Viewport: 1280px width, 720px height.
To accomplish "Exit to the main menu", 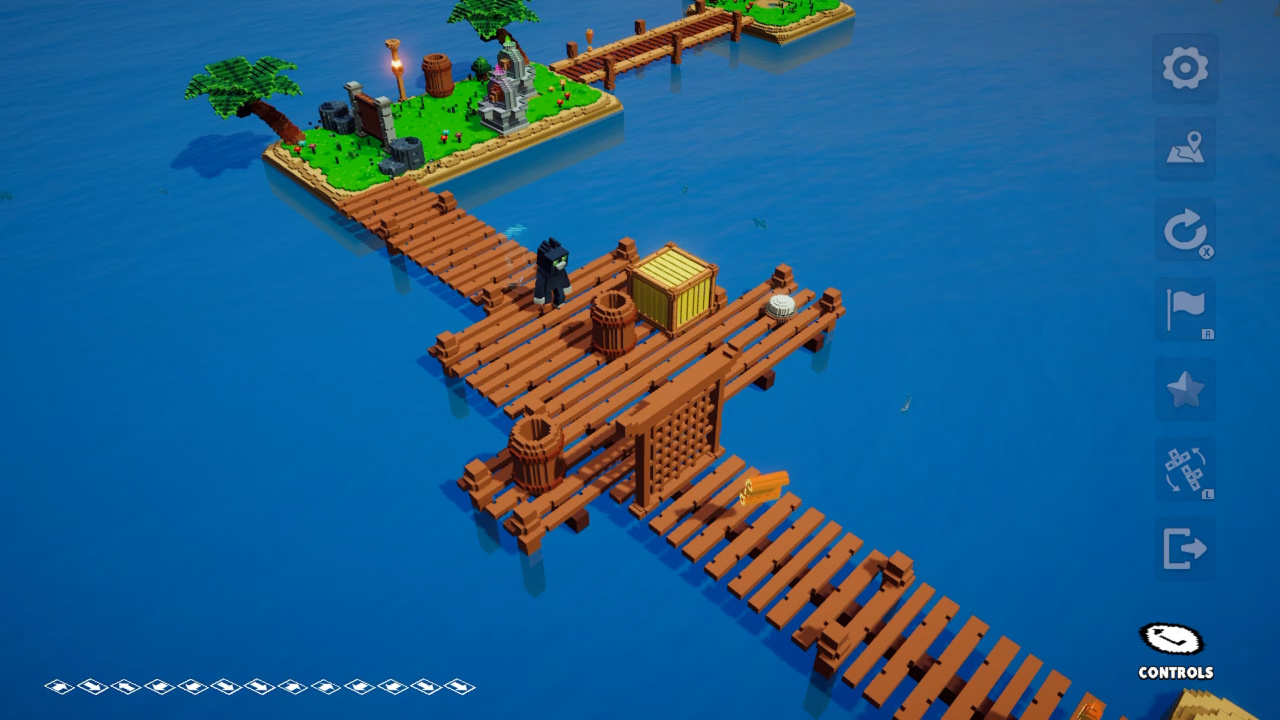I will coord(1184,548).
